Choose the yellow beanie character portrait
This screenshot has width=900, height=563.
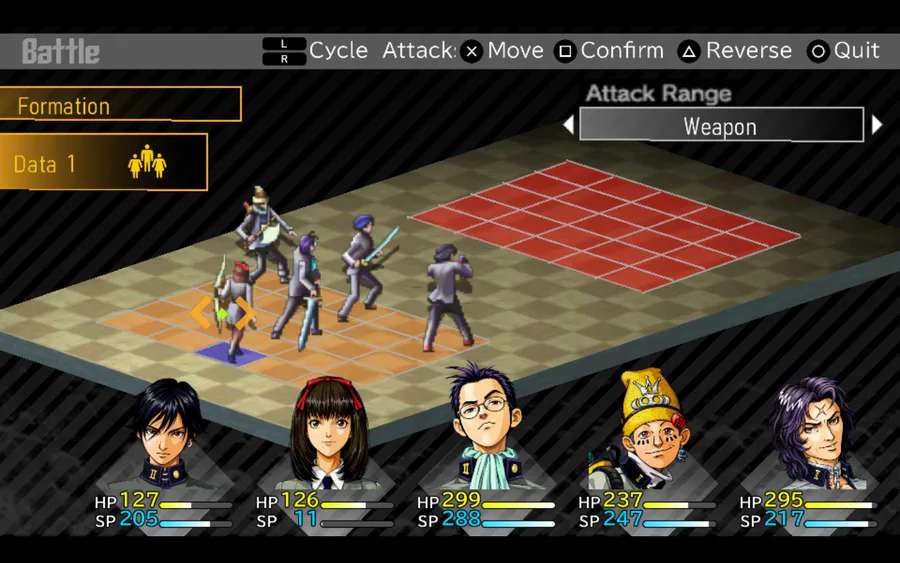646,430
